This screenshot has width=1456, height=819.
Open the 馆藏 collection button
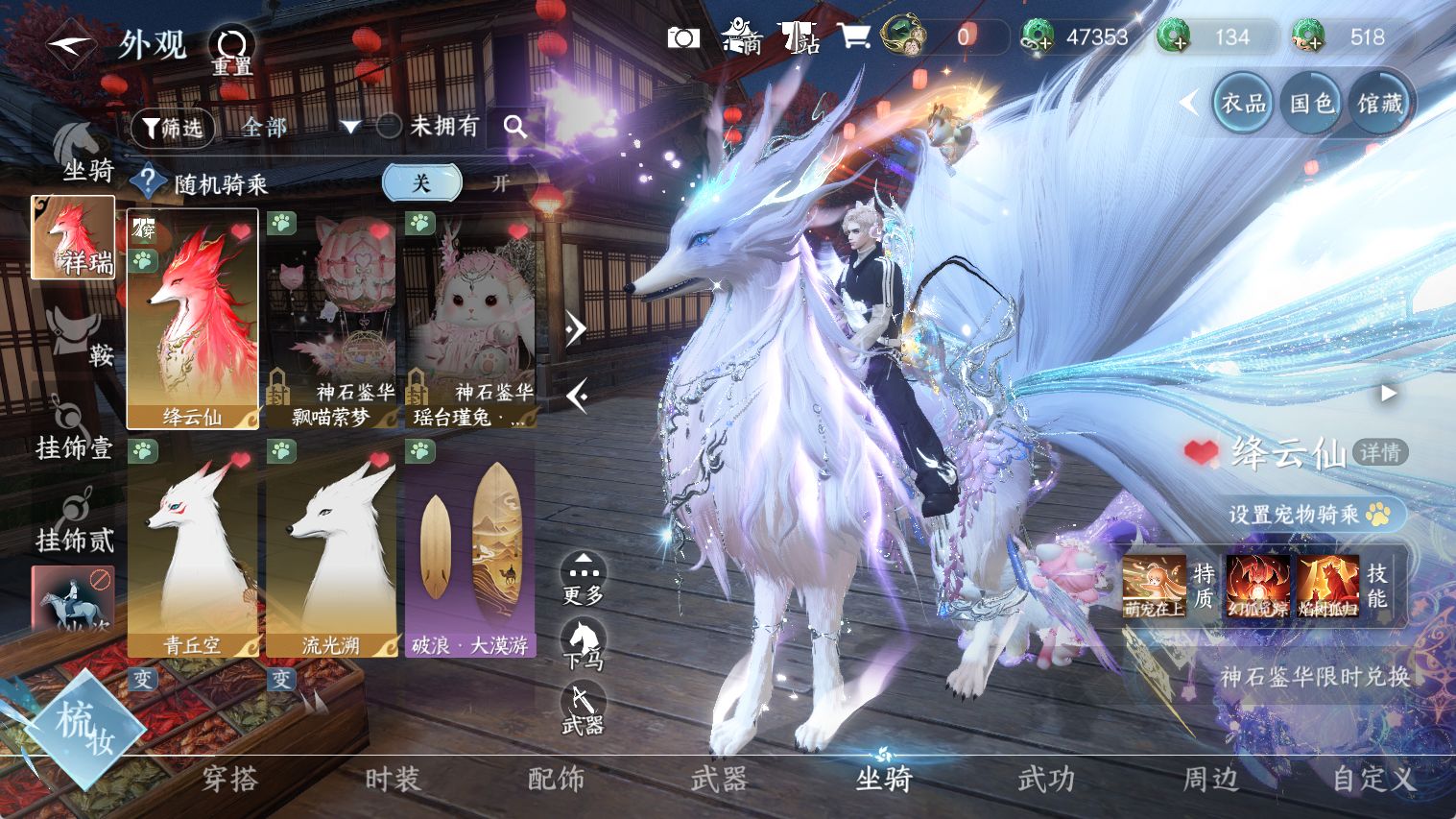point(1380,104)
